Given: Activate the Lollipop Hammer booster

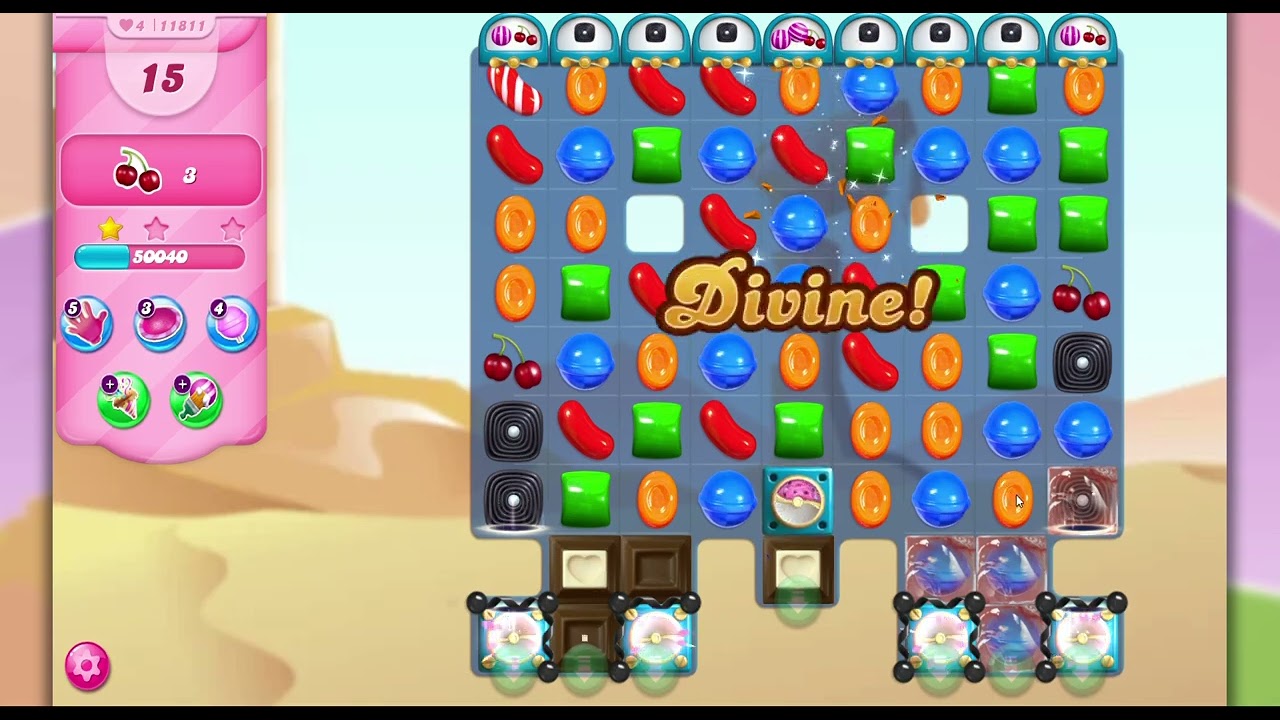Looking at the screenshot, I should pos(232,322).
